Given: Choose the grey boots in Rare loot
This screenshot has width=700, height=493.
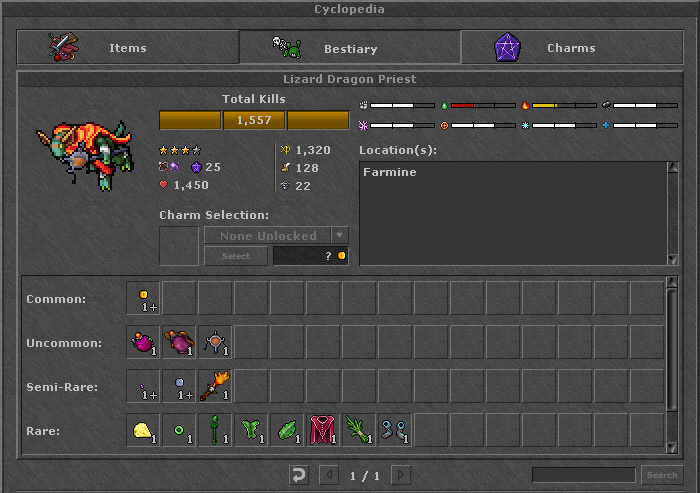Looking at the screenshot, I should click(396, 430).
